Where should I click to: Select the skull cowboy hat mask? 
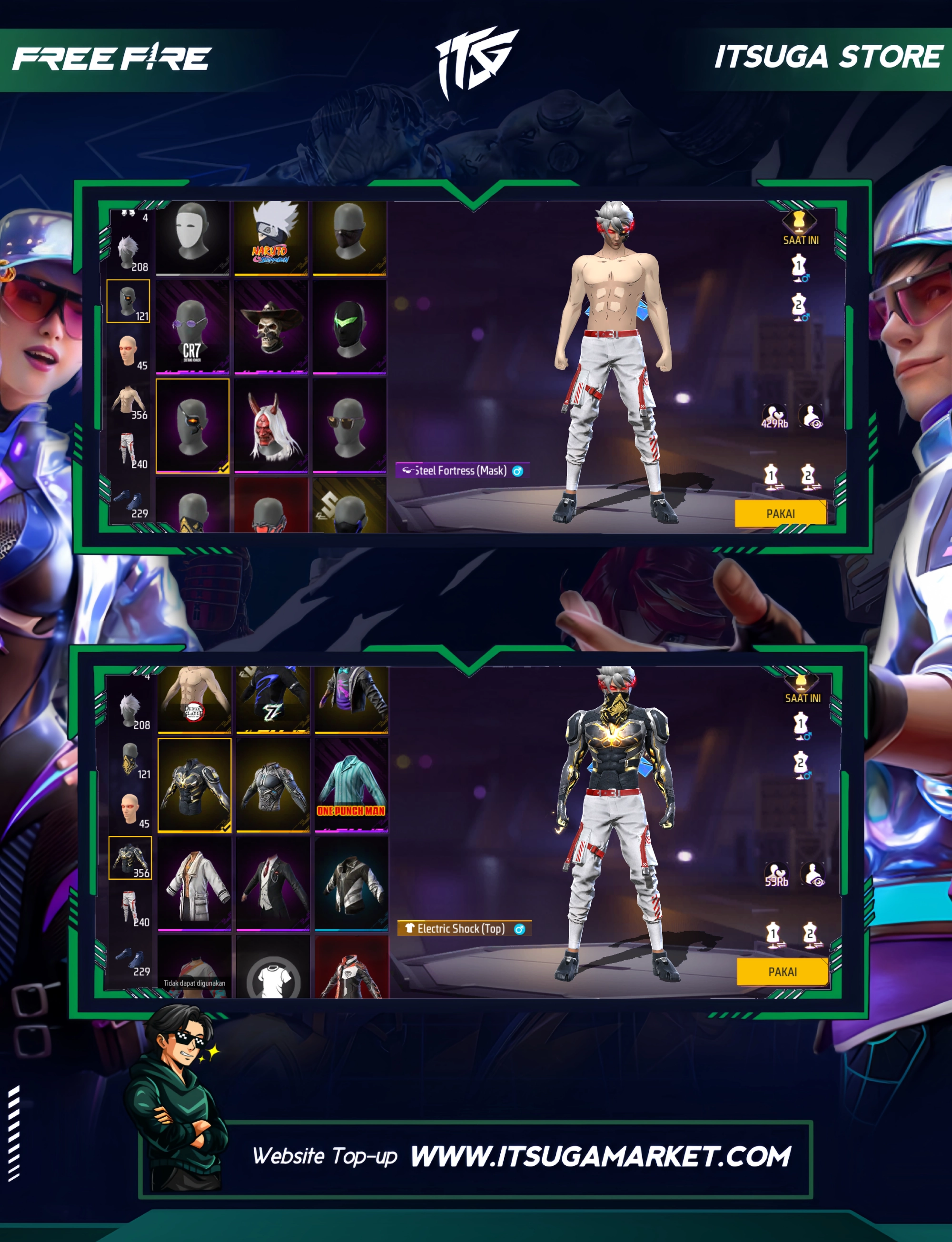click(271, 327)
